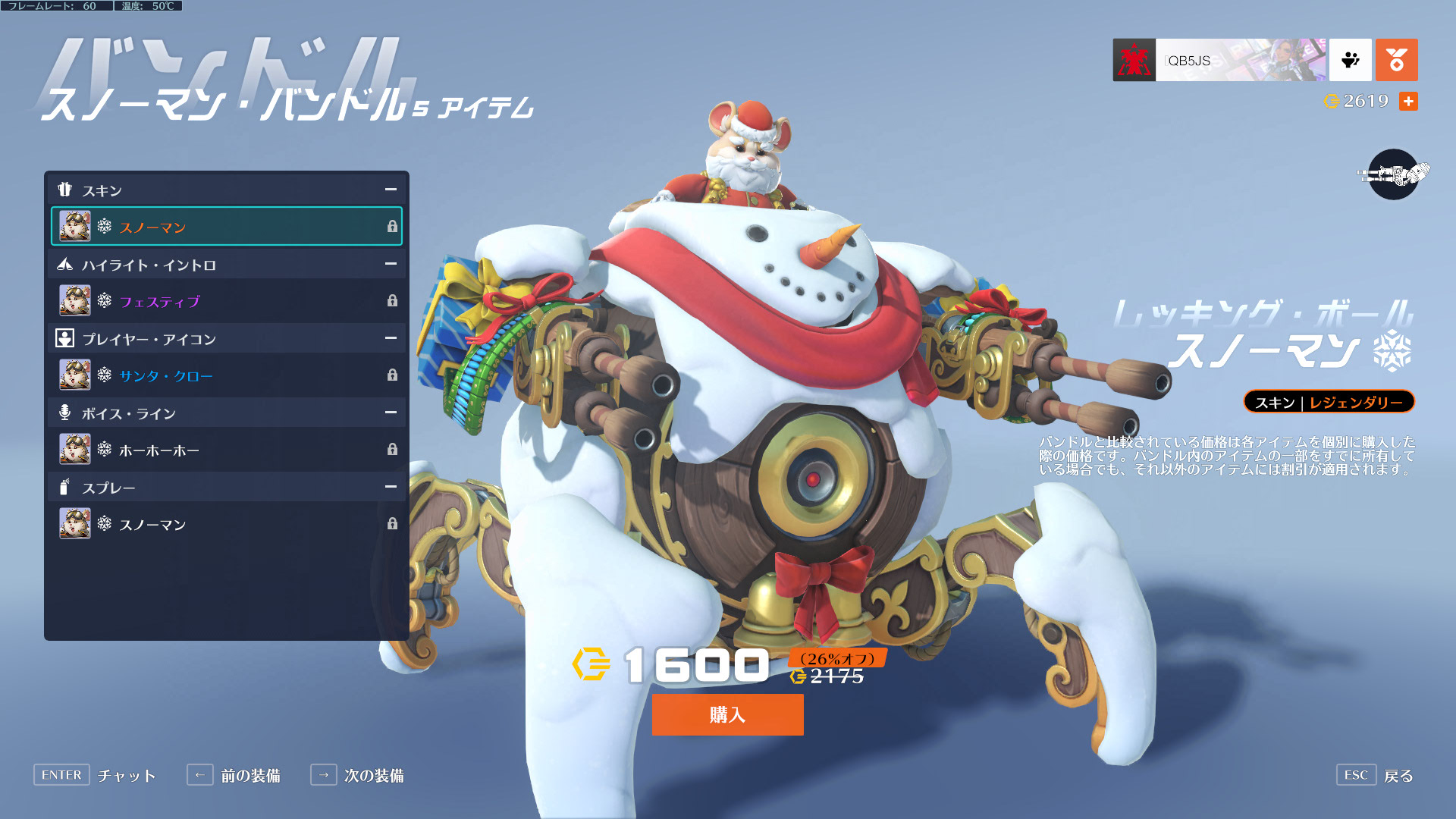
Task: Collapse the ハイライト・イントロ category header
Action: pyautogui.click(x=391, y=264)
